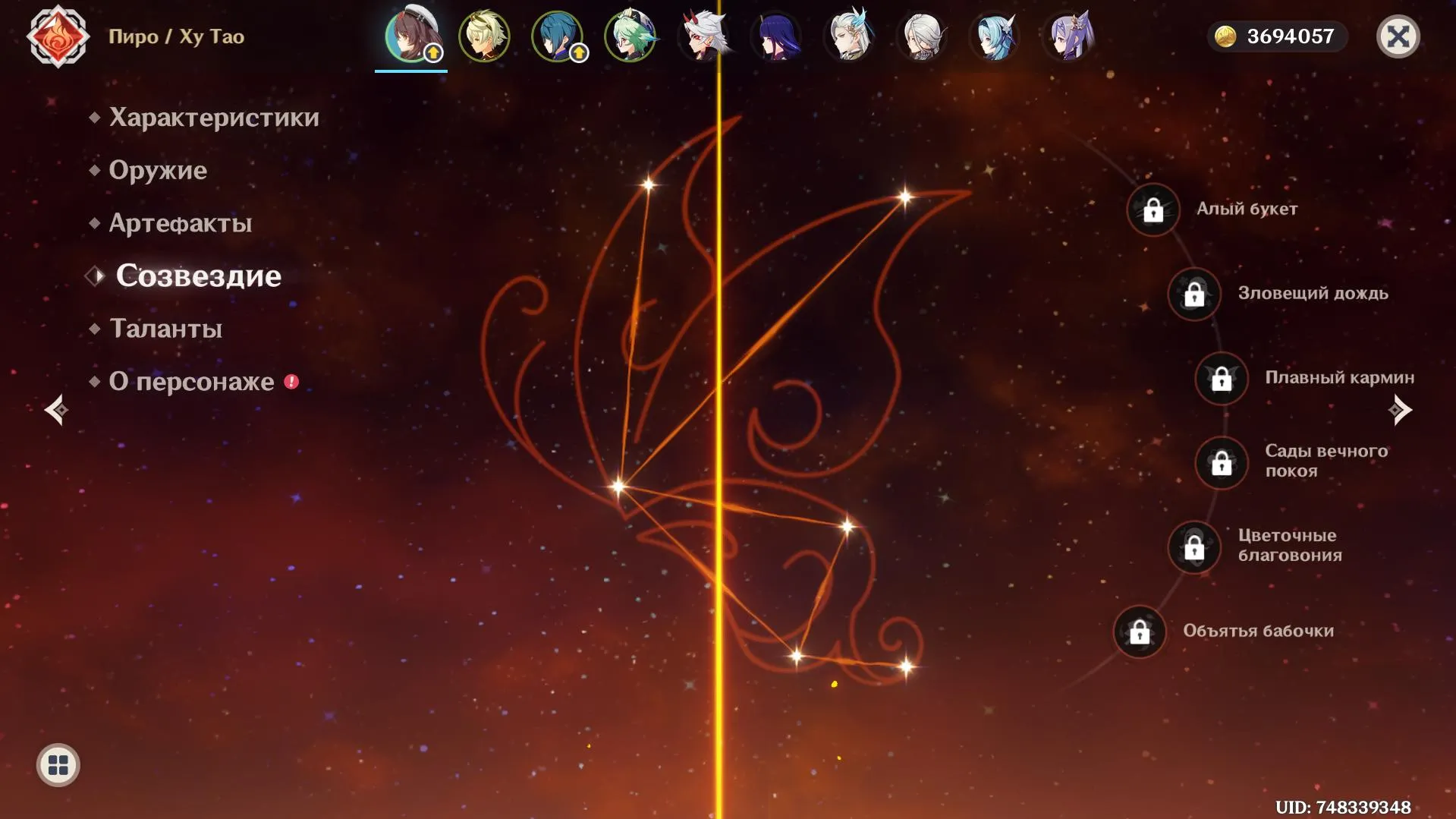Open the О персонаже page

191,382
